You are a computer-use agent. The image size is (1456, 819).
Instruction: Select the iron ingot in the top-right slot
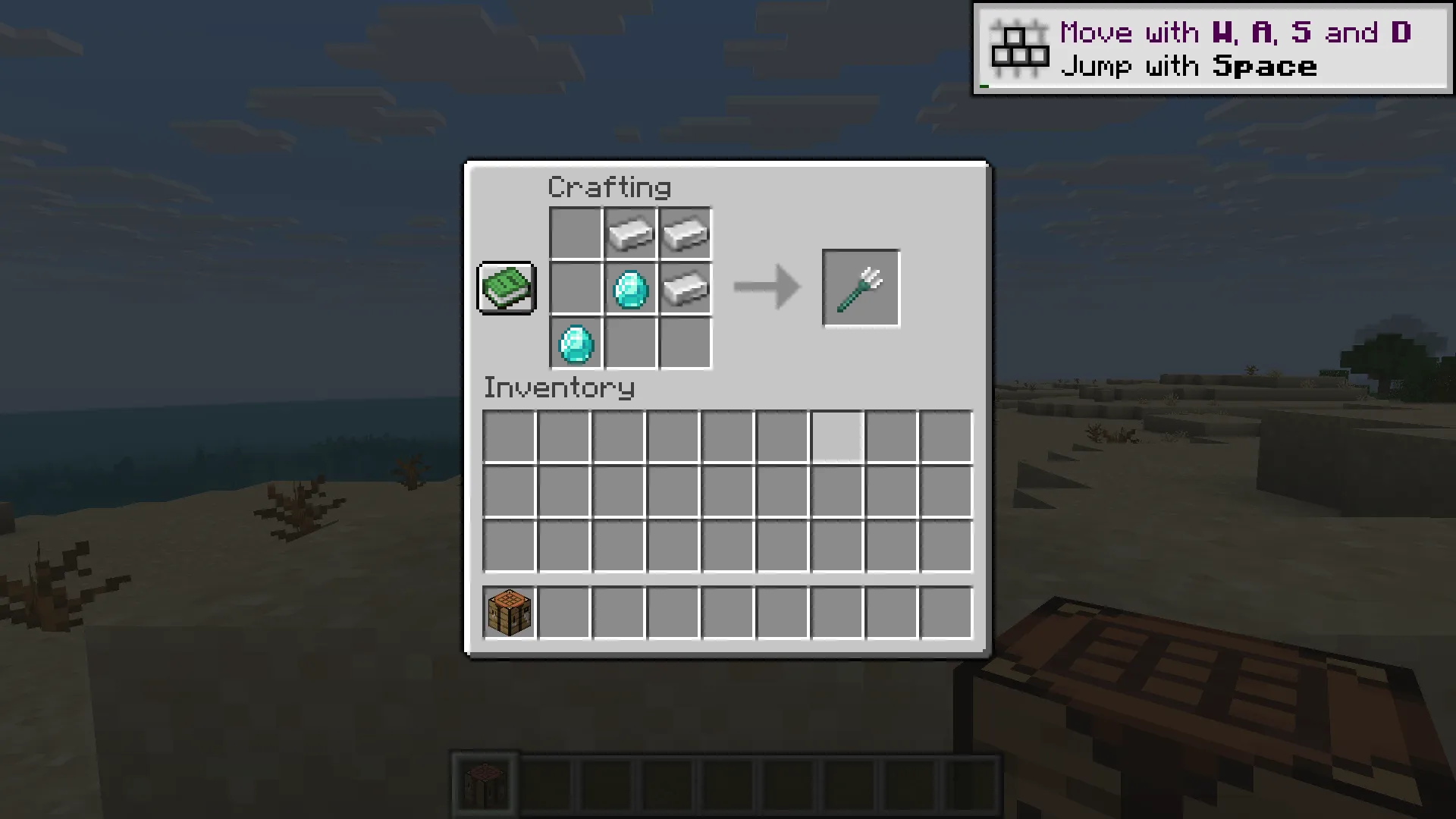685,233
